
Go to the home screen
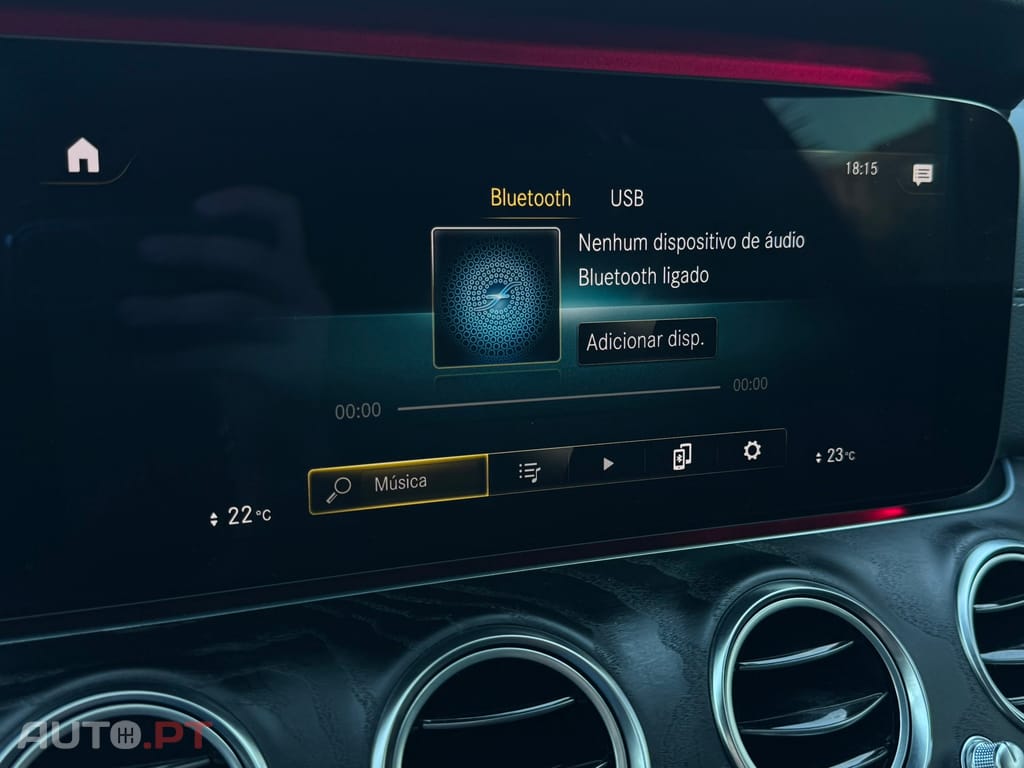pyautogui.click(x=83, y=156)
